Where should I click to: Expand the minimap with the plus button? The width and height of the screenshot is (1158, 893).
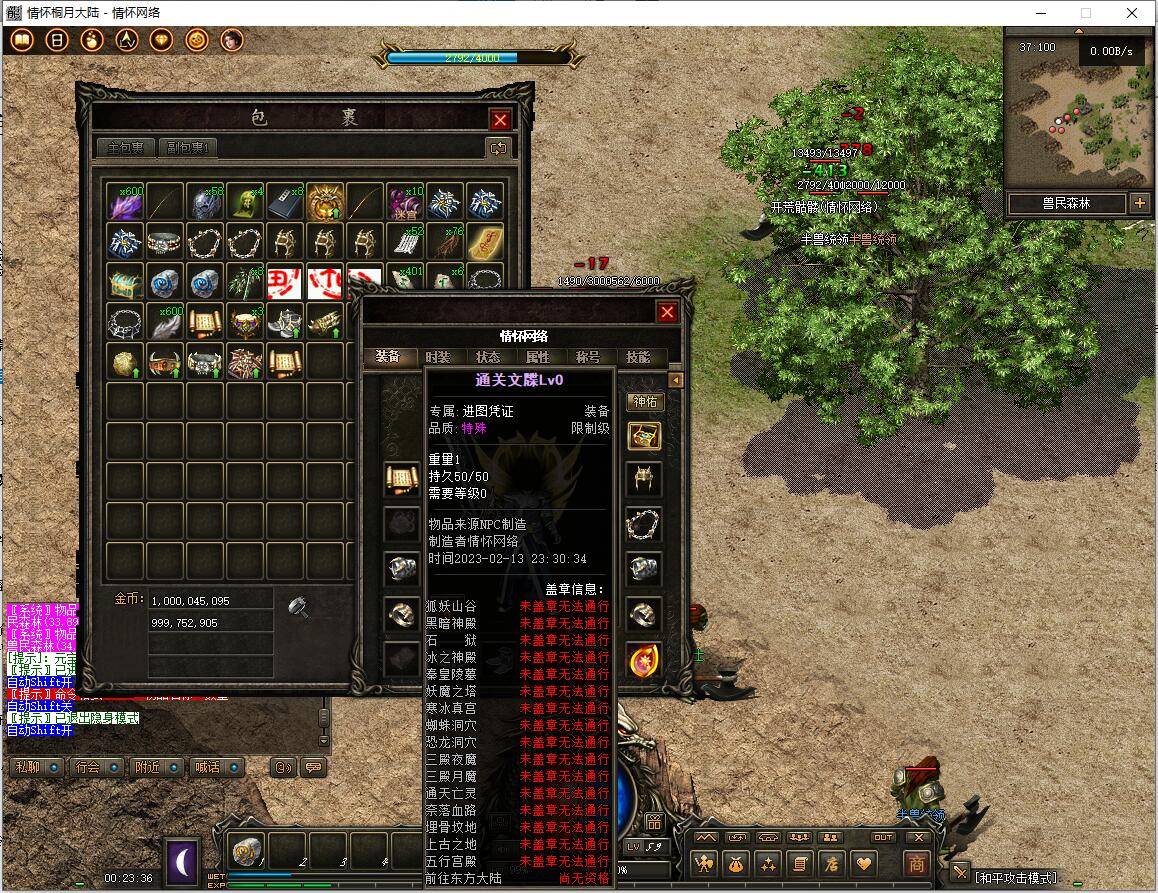pos(1139,203)
